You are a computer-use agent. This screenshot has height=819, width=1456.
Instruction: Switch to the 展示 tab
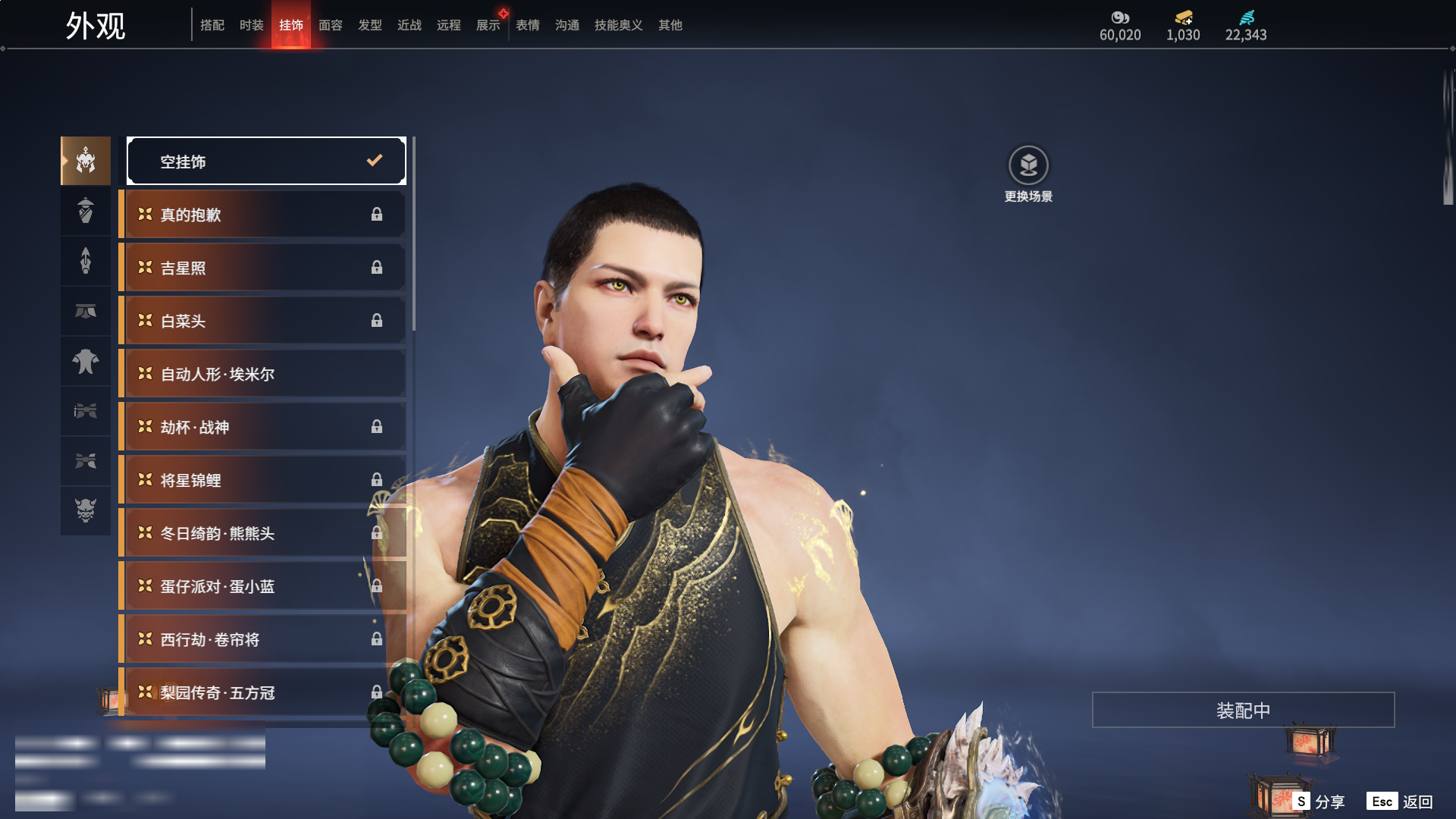(x=488, y=25)
